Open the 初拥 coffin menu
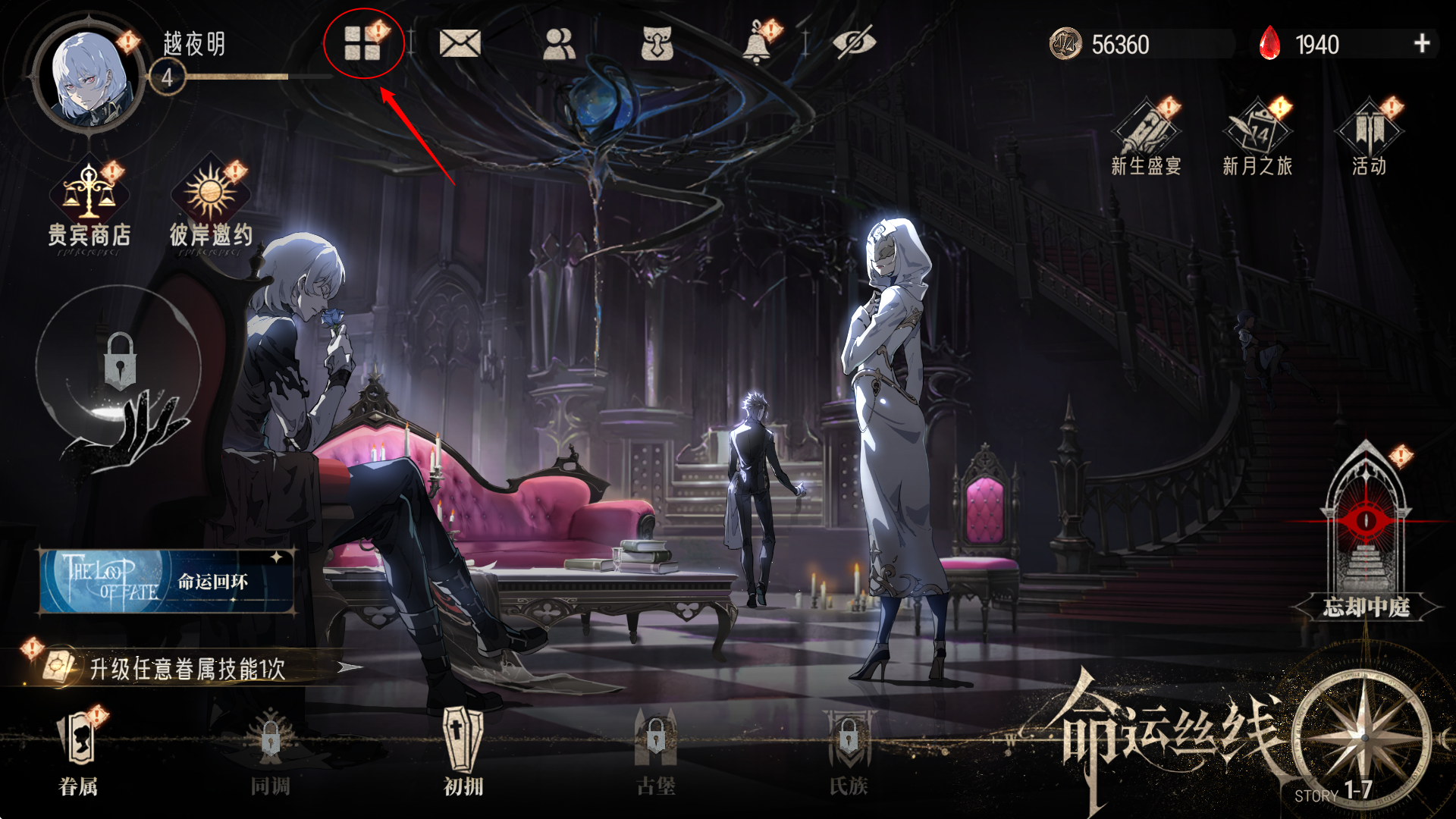The height and width of the screenshot is (819, 1456). (x=463, y=751)
